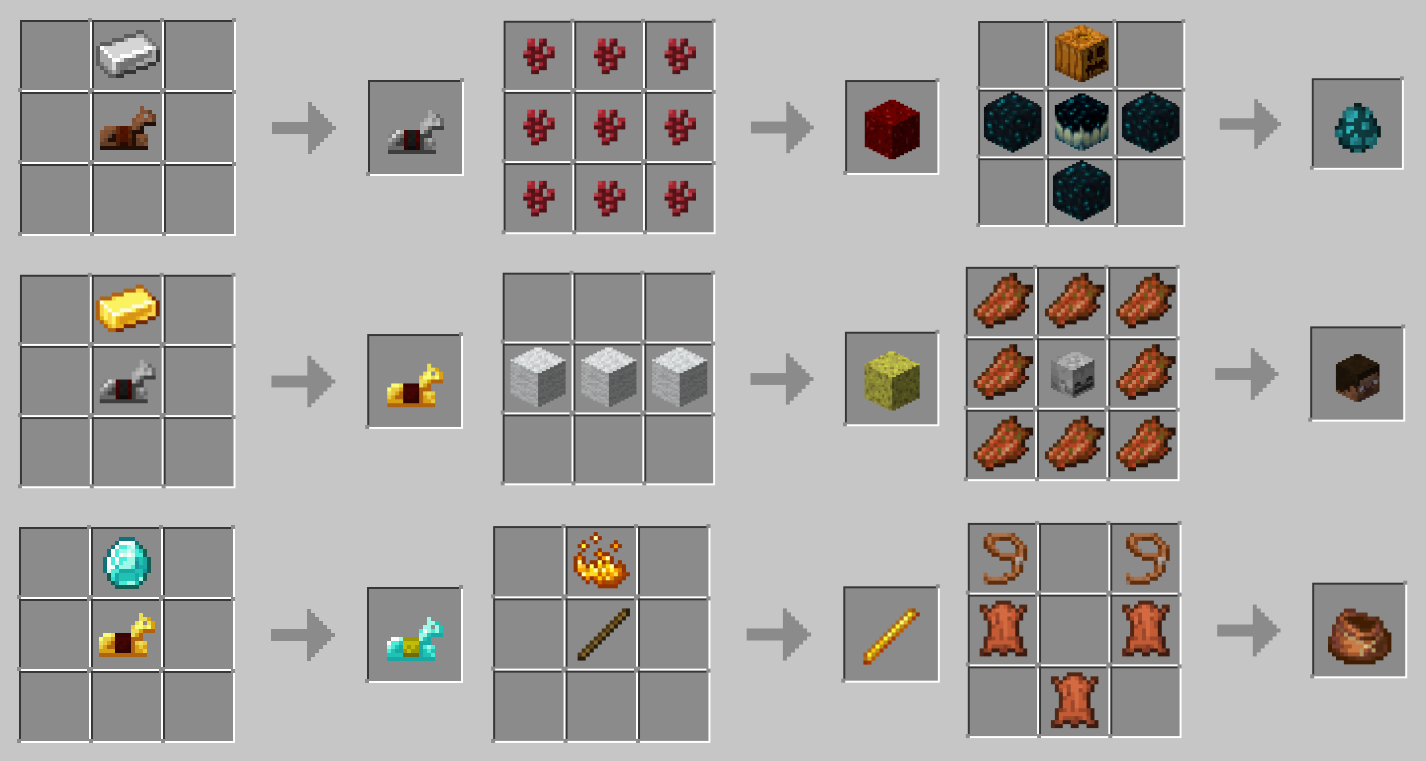The height and width of the screenshot is (761, 1426).
Task: Select the empty top-left slot of the wool grid
Action: tap(536, 307)
